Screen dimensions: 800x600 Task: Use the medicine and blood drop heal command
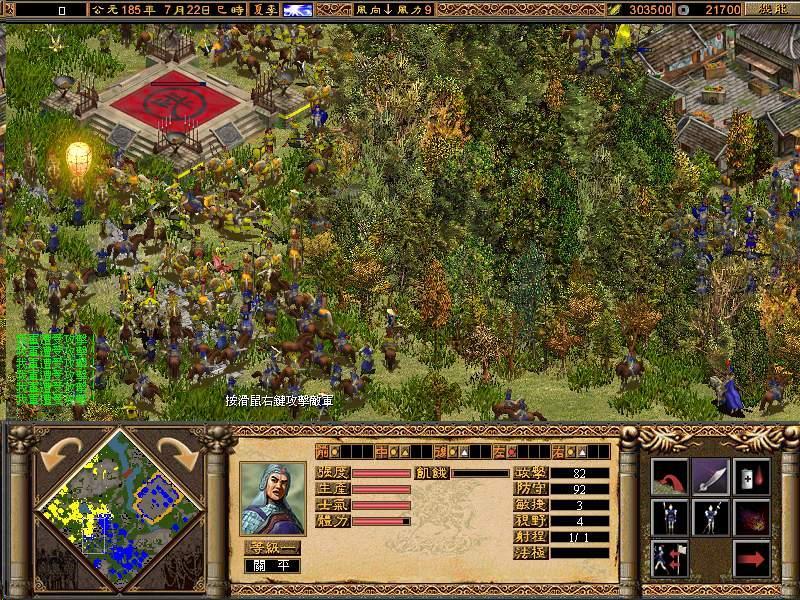pyautogui.click(x=751, y=476)
